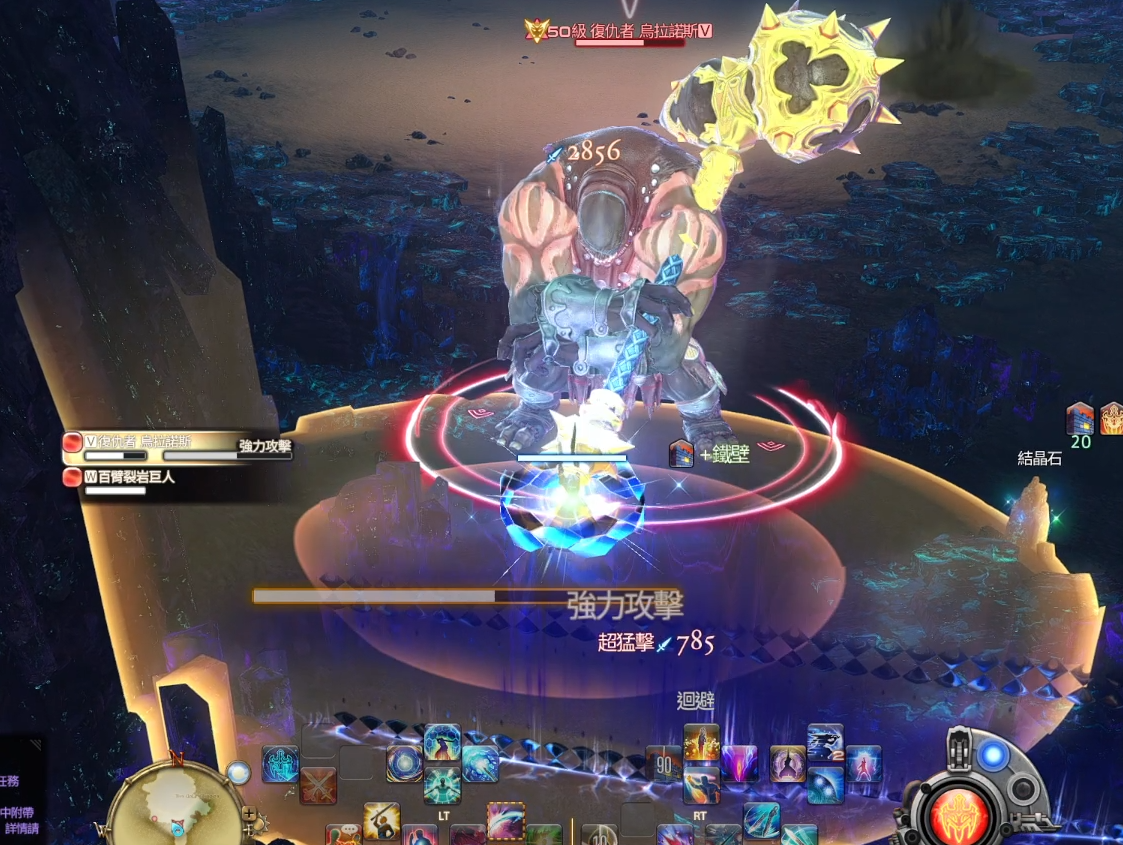Select the skill icon showing number 90
This screenshot has height=845, width=1123.
pyautogui.click(x=664, y=764)
